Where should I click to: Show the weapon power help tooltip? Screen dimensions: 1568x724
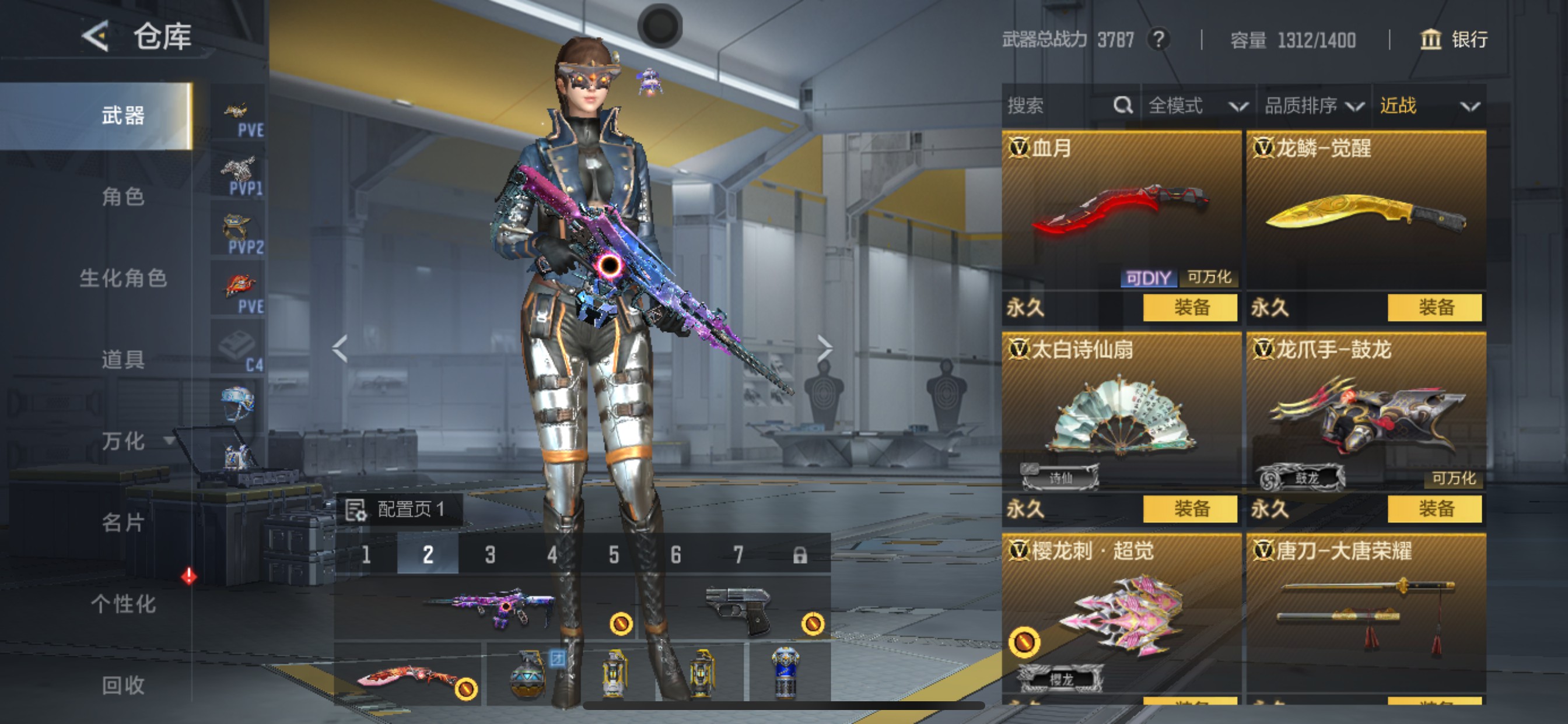pos(1158,40)
